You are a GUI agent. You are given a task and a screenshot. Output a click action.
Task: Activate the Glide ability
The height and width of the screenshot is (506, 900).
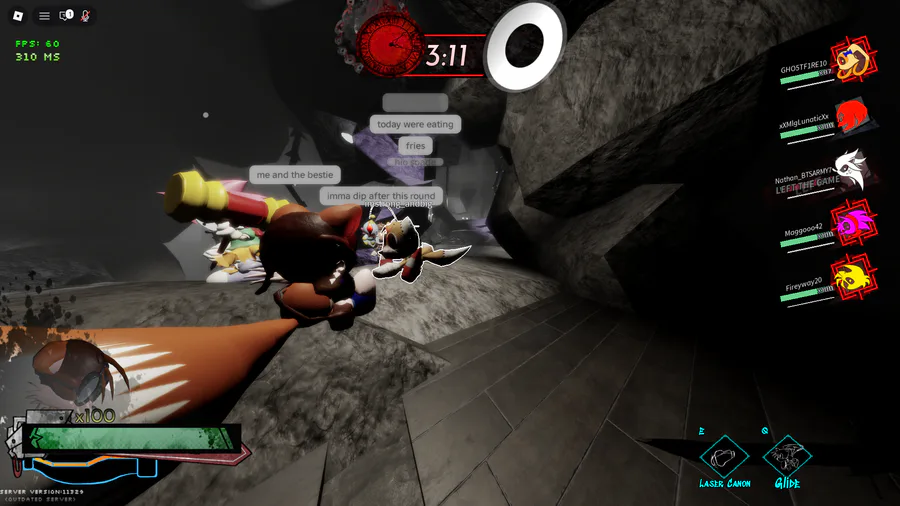[x=786, y=459]
